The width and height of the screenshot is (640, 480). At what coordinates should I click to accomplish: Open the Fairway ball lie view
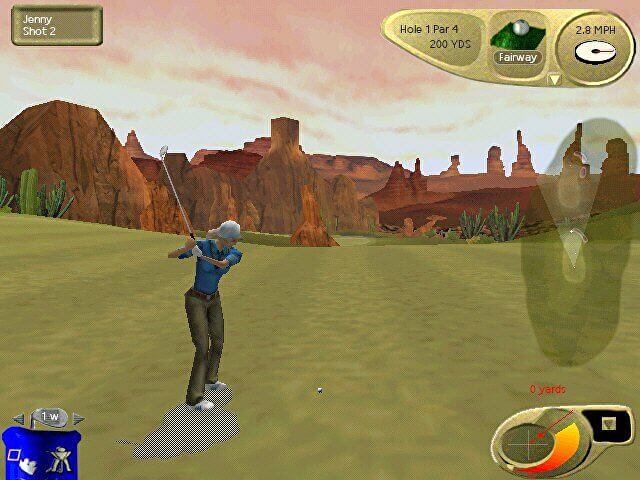[517, 40]
